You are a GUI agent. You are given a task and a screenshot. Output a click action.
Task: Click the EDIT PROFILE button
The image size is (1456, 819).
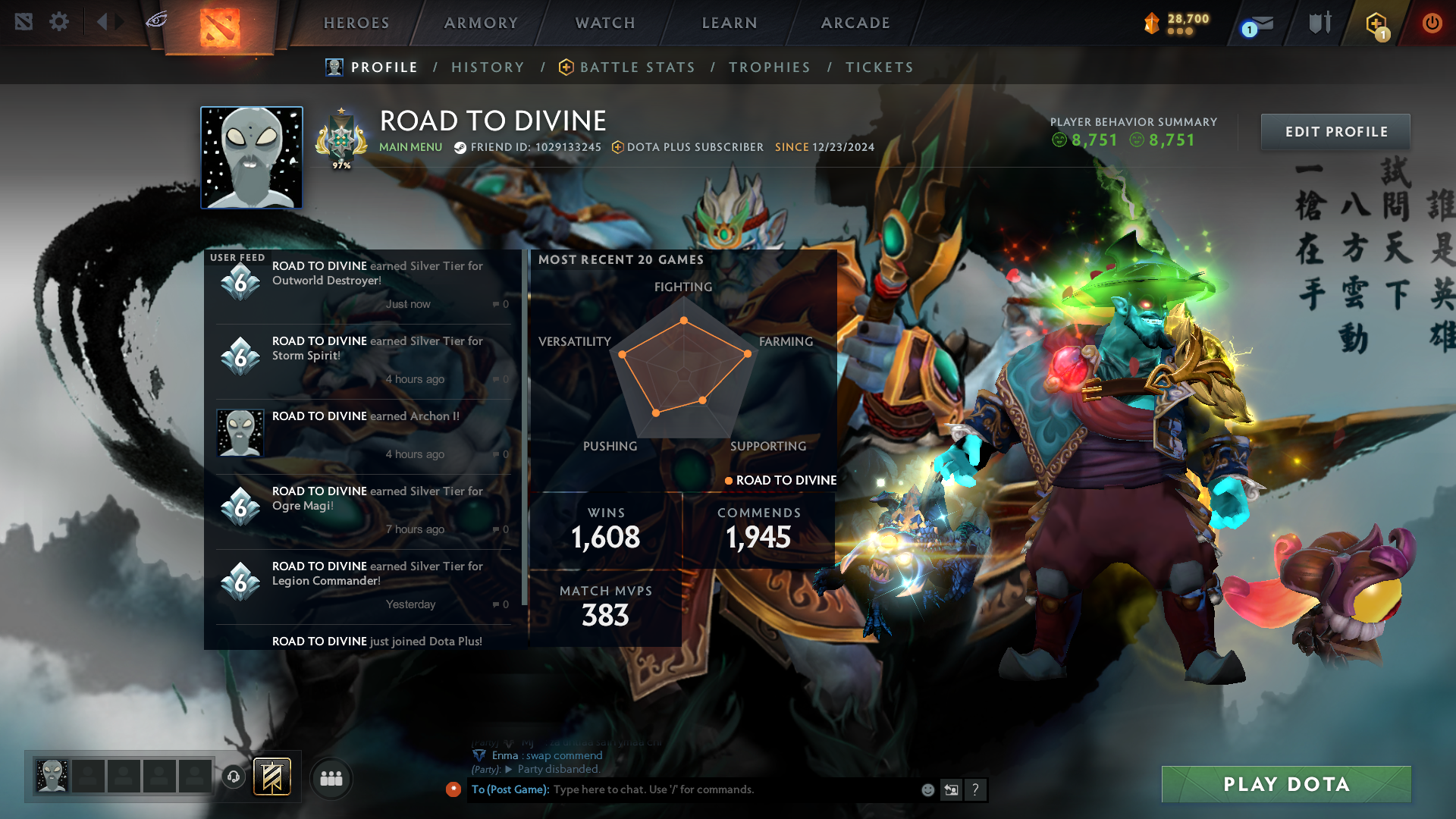pos(1335,131)
